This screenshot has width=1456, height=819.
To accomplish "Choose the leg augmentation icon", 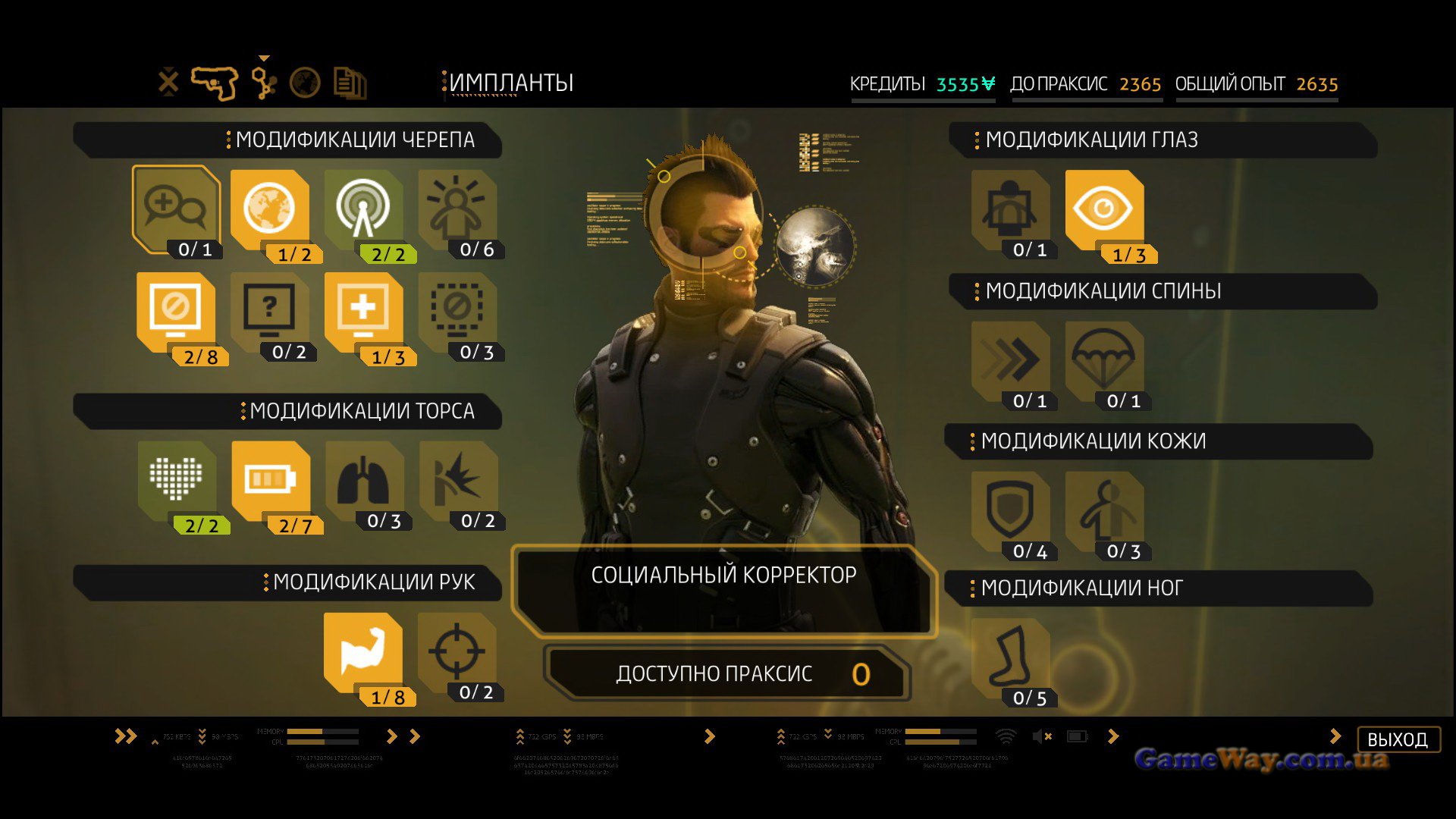I will pyautogui.click(x=1010, y=656).
